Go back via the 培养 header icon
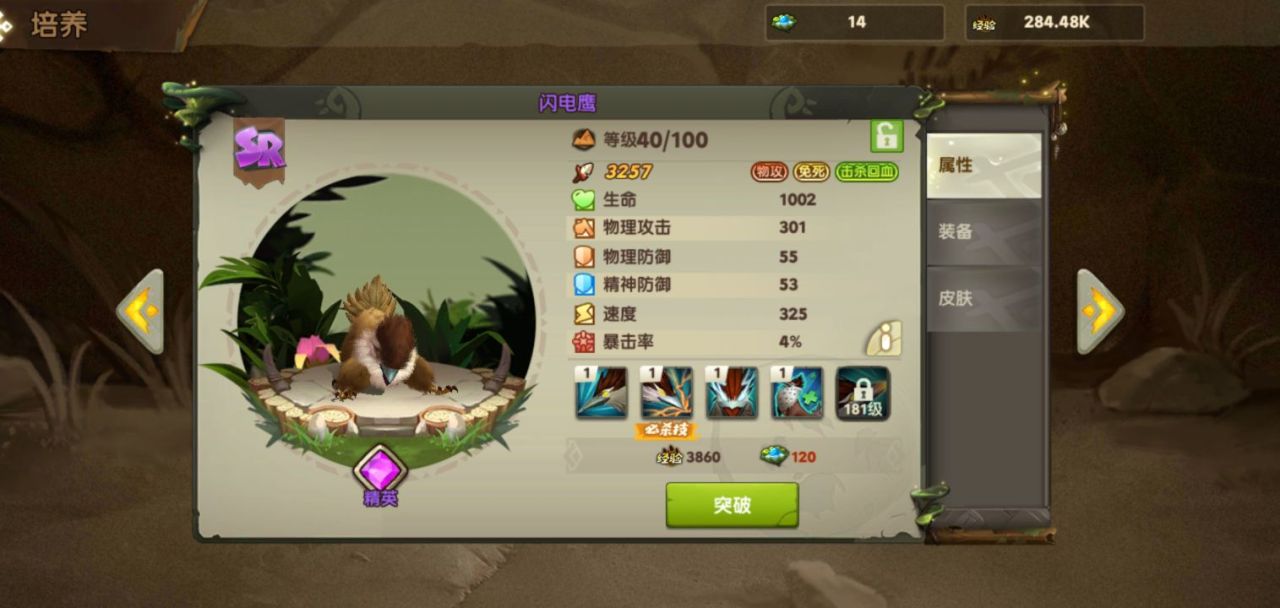 [8, 25]
